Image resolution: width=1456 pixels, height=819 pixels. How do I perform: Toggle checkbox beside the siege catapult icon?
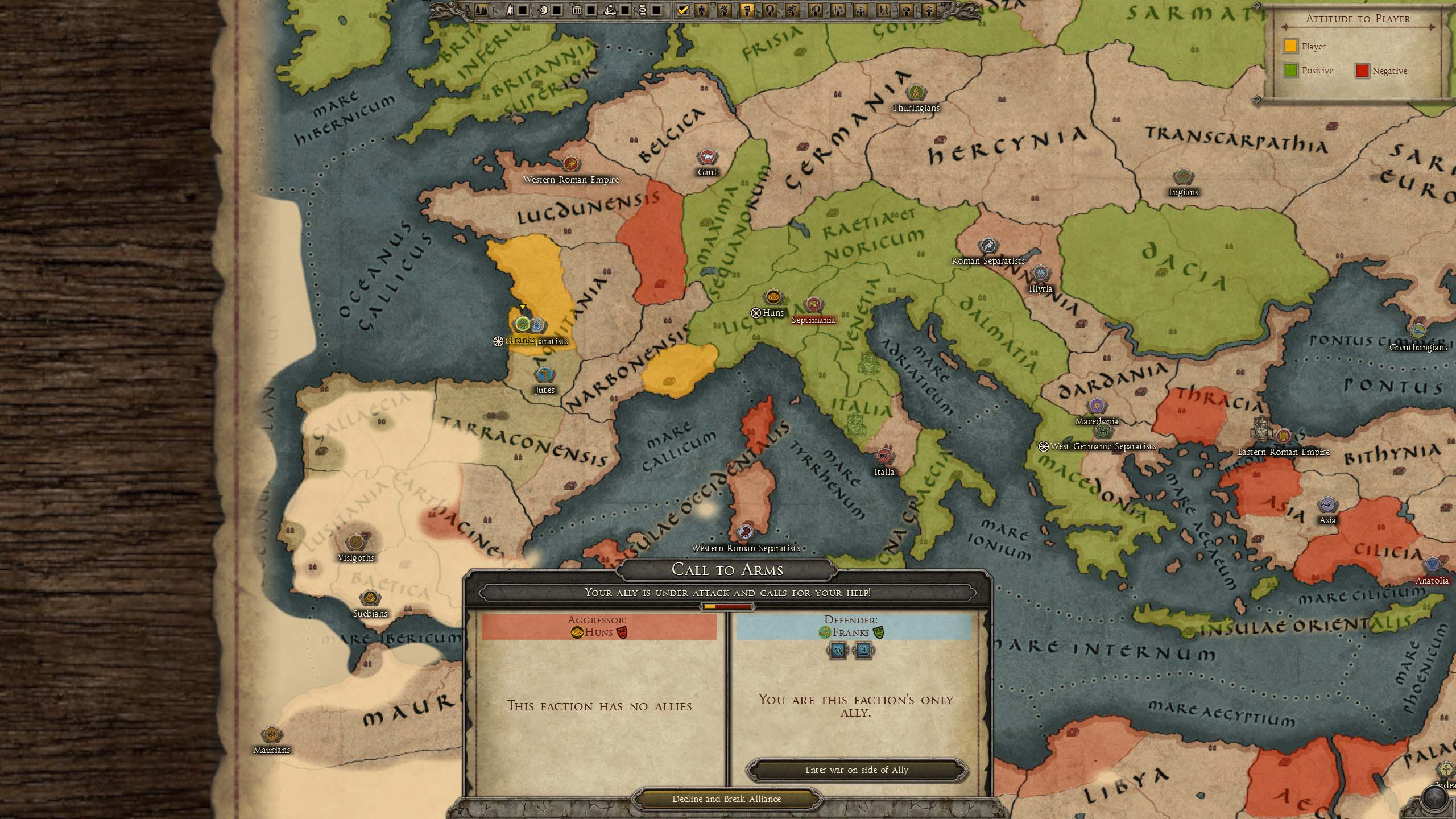[x=625, y=10]
